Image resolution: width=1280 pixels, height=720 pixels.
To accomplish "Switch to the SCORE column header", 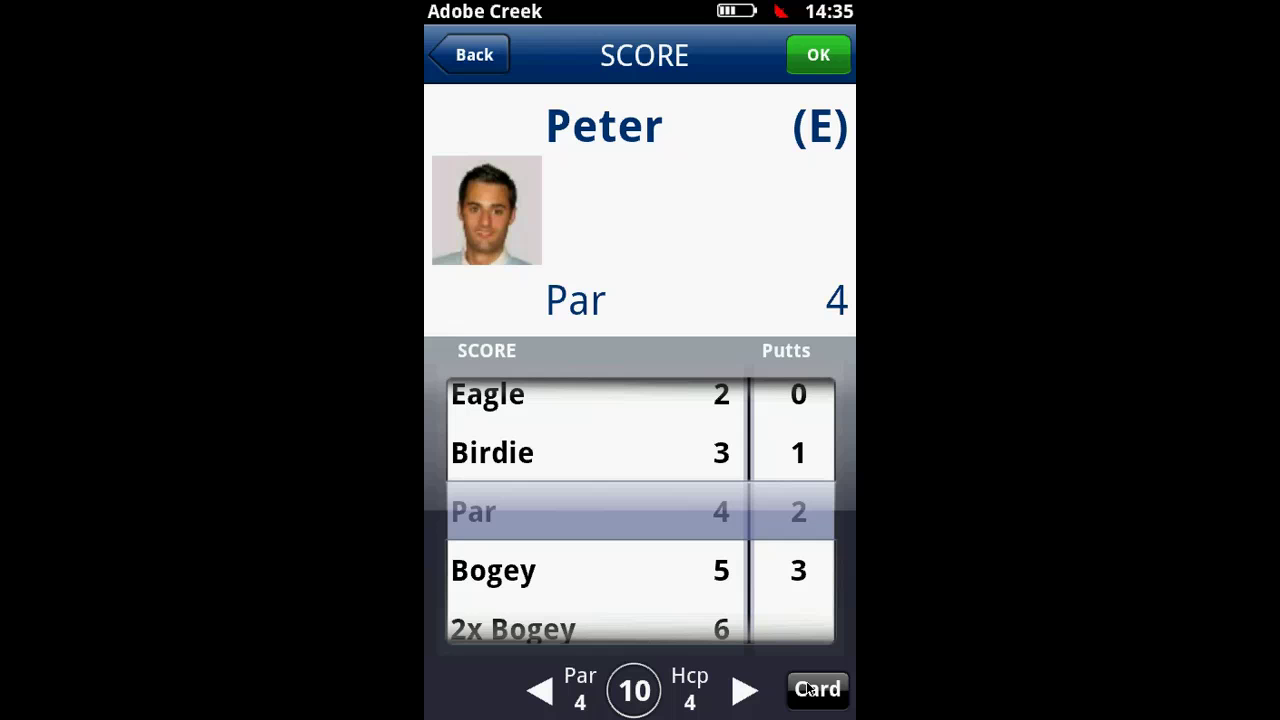I will tap(486, 350).
